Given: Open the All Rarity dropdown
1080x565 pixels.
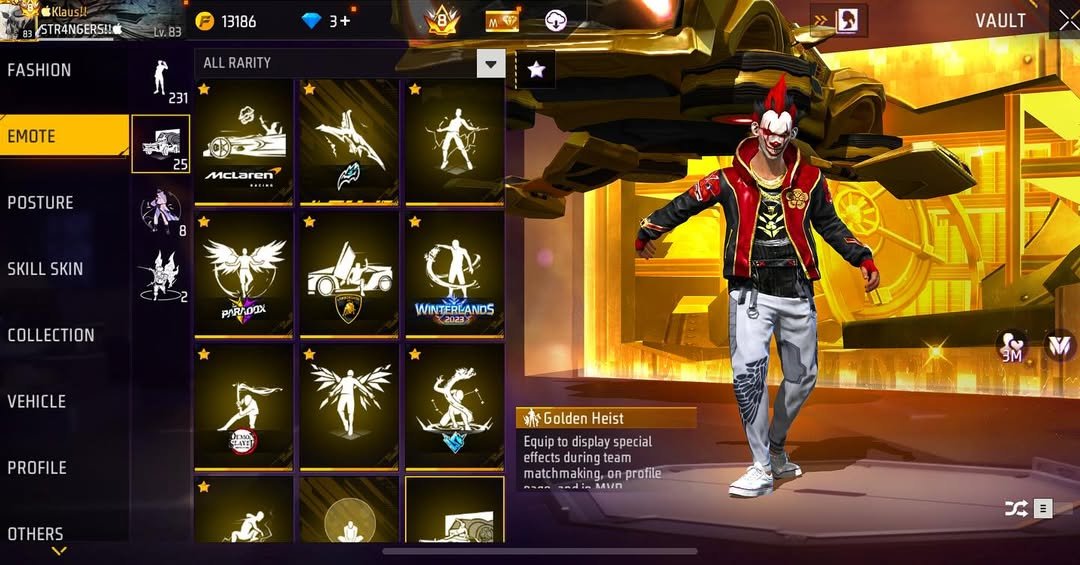Looking at the screenshot, I should (x=350, y=64).
